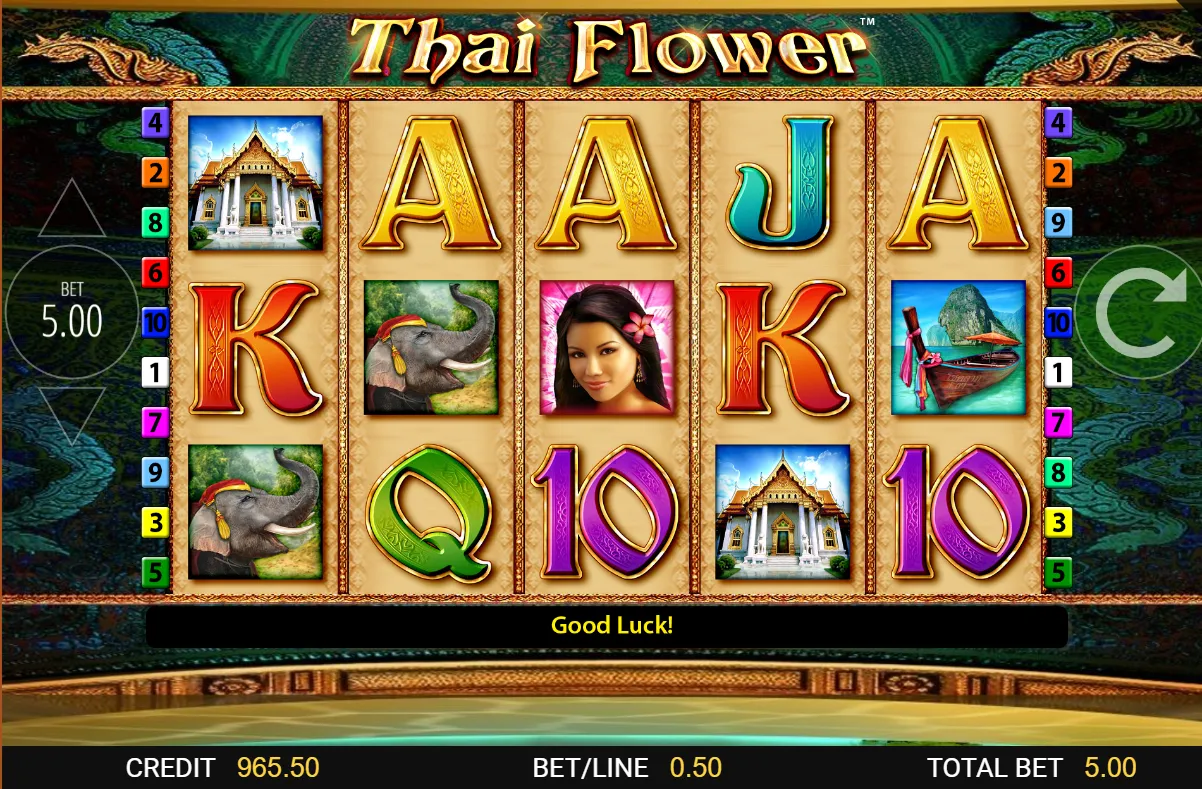Spin the reels with the circular arrow button

(x=1139, y=313)
